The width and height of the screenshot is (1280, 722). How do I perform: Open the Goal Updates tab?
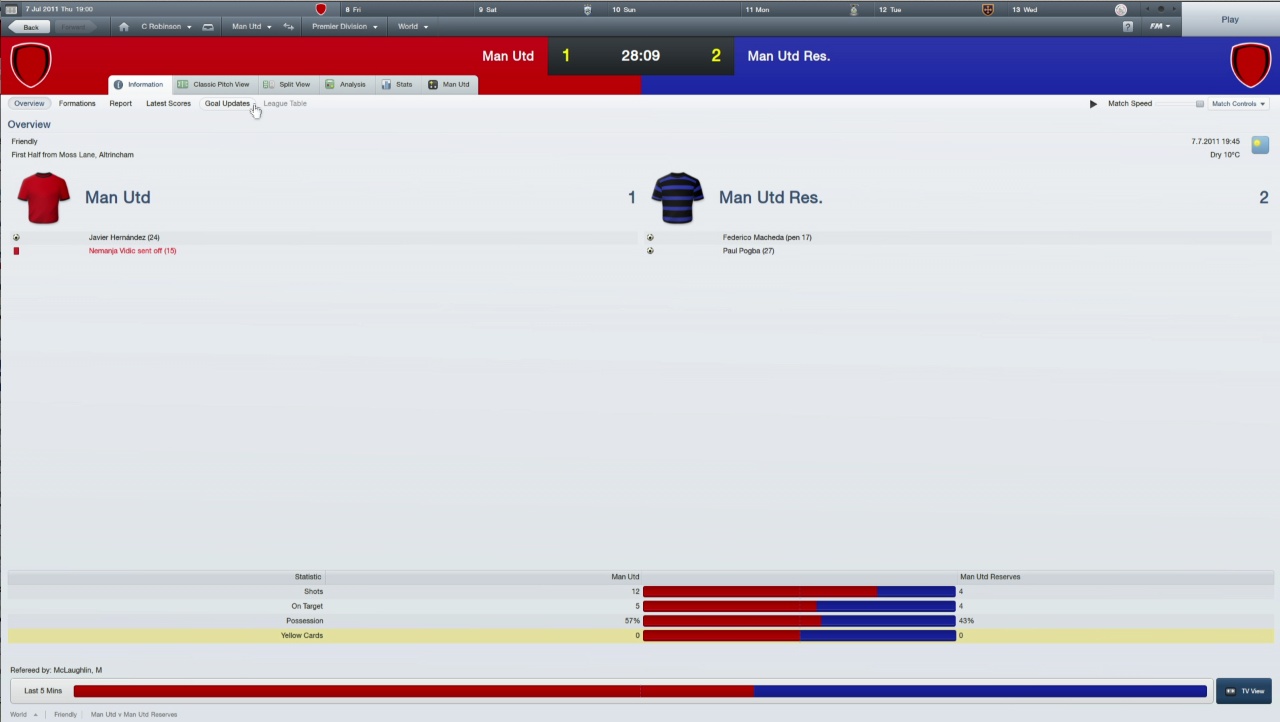pos(227,103)
